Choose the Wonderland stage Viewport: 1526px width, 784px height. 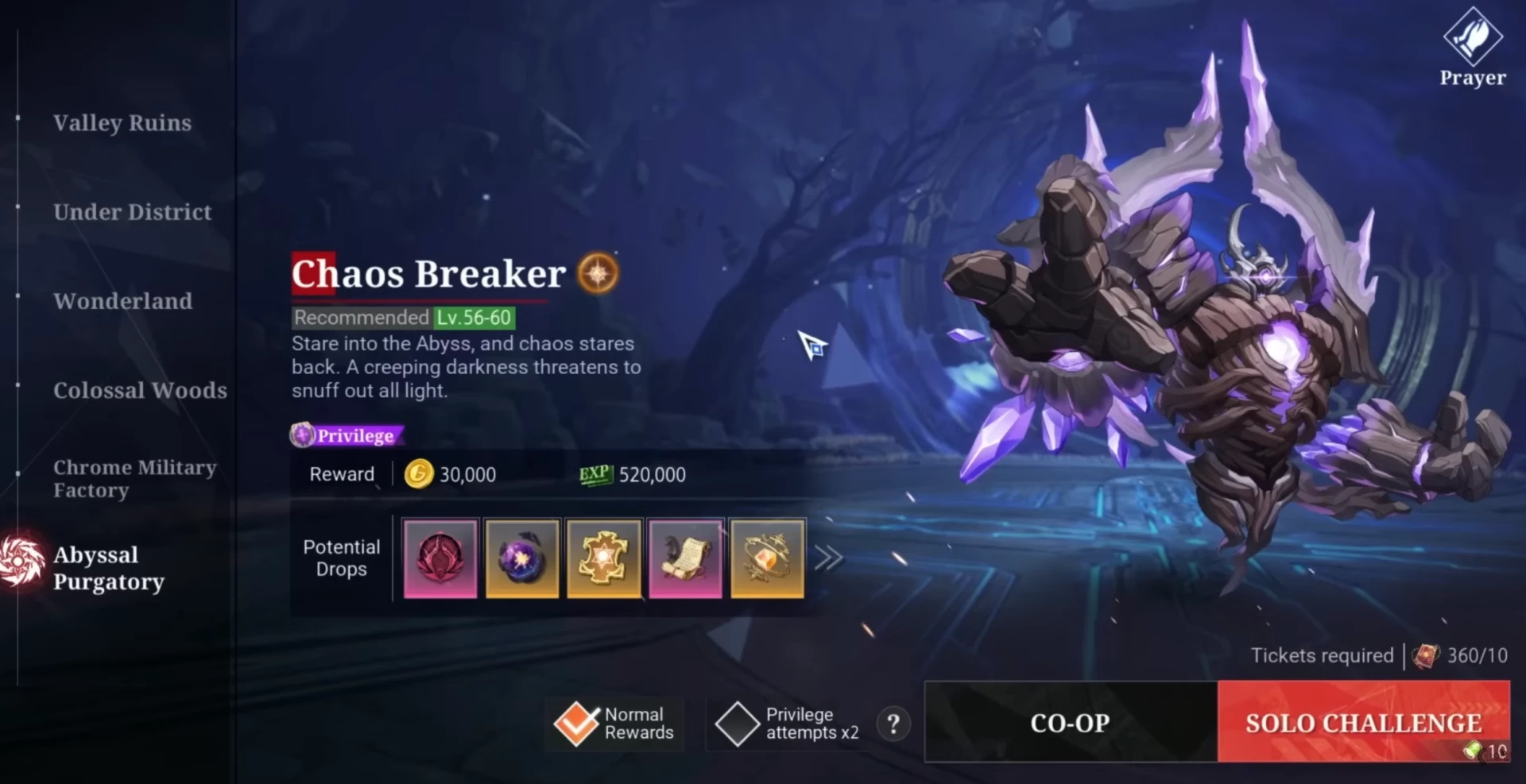pyautogui.click(x=122, y=301)
